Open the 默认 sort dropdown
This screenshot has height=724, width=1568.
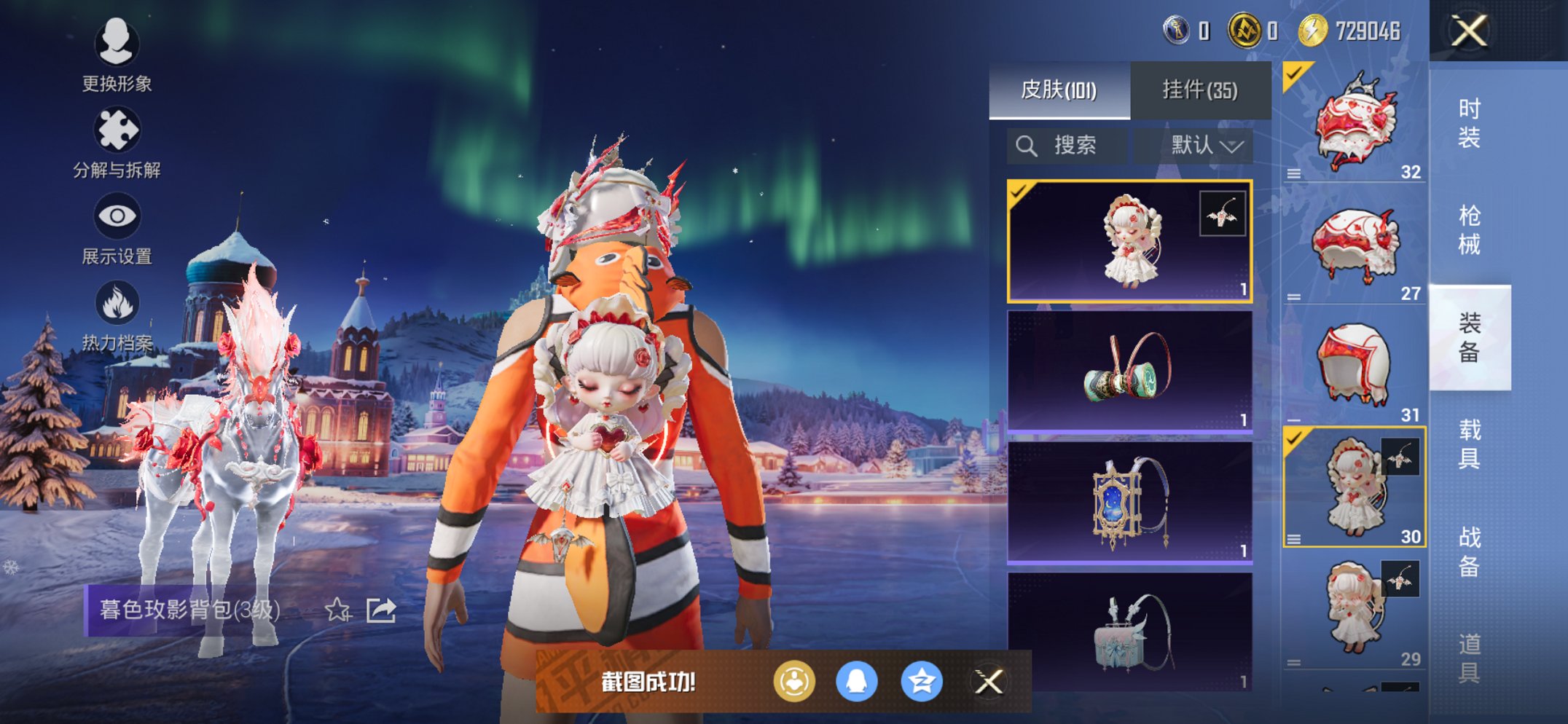[1206, 146]
